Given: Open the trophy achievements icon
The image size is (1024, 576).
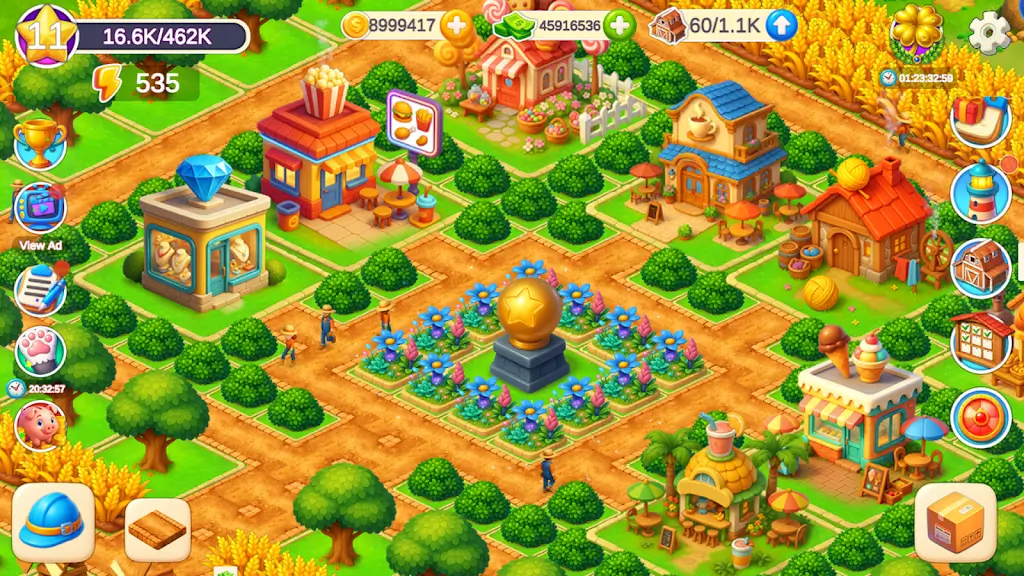Looking at the screenshot, I should [40, 143].
